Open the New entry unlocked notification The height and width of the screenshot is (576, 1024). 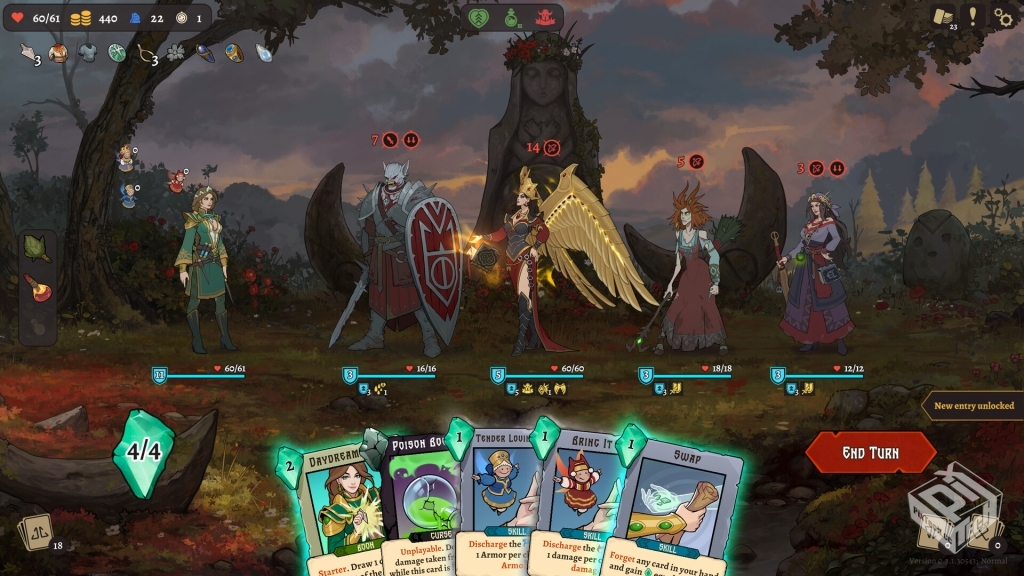[973, 406]
